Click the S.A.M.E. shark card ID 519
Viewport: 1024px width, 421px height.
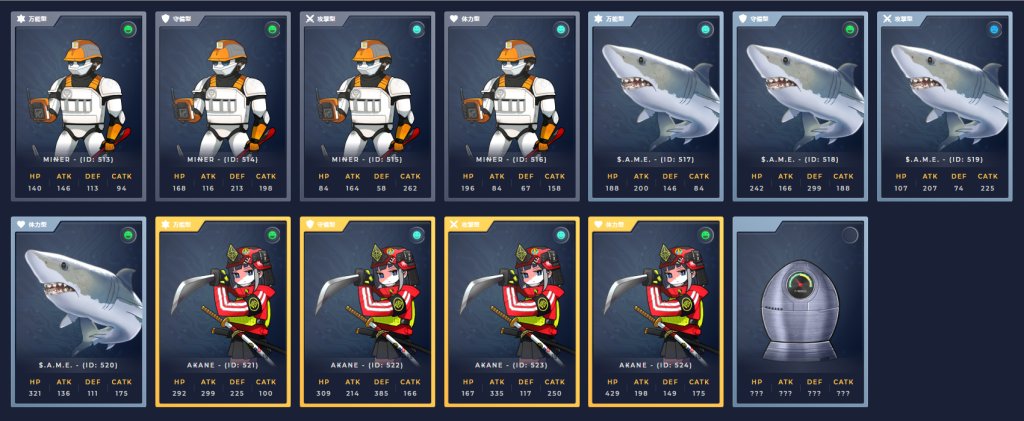pos(944,105)
